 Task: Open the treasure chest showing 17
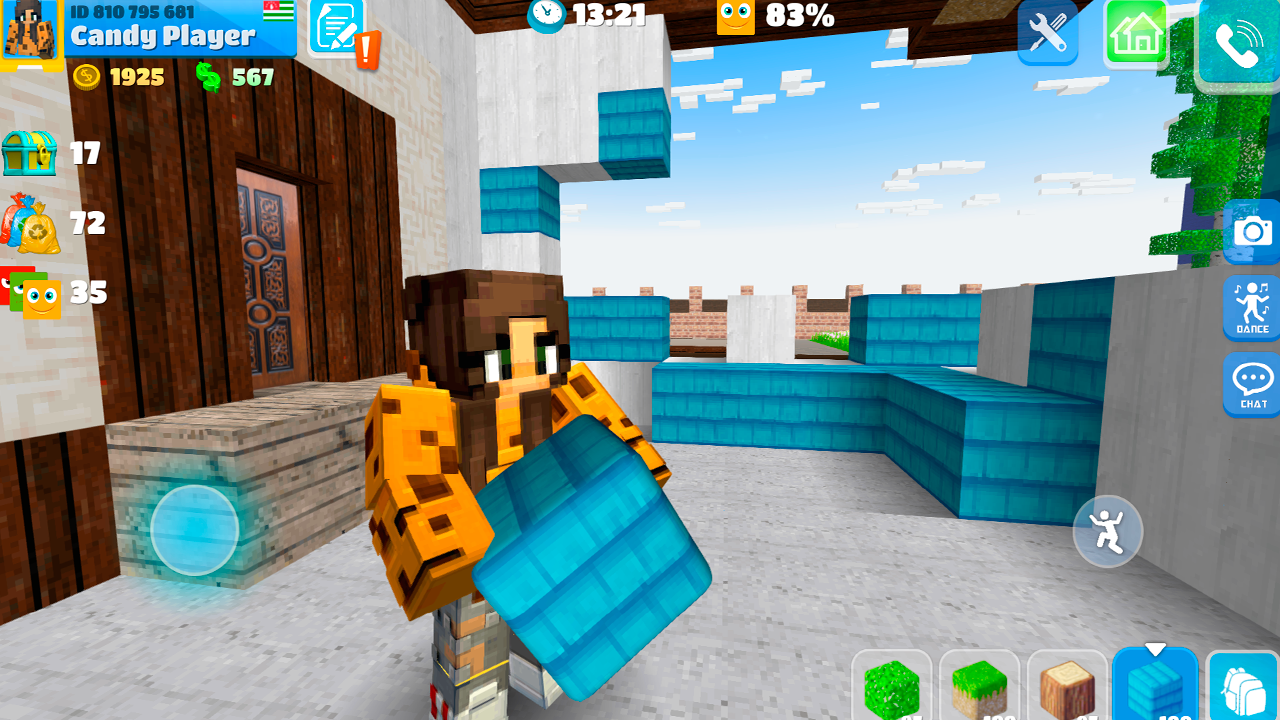coord(30,155)
